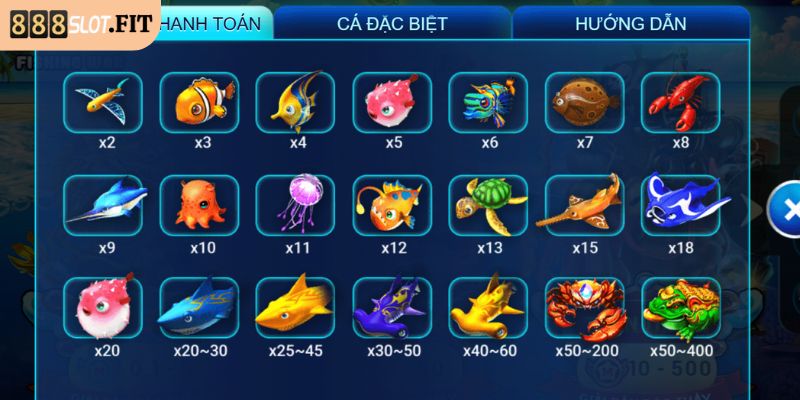Image resolution: width=800 pixels, height=400 pixels.
Task: Pick the anglerfish x12 tile
Action: pyautogui.click(x=391, y=204)
